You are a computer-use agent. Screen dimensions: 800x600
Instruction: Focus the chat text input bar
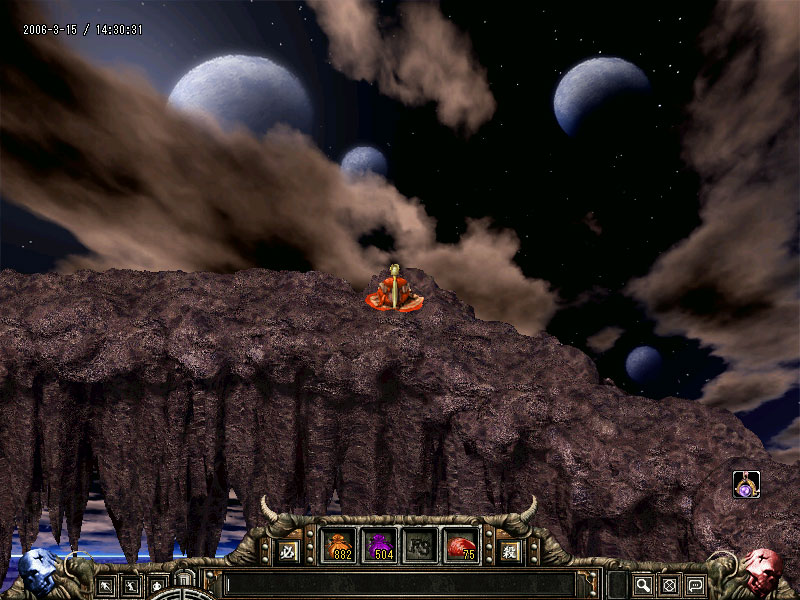400,584
